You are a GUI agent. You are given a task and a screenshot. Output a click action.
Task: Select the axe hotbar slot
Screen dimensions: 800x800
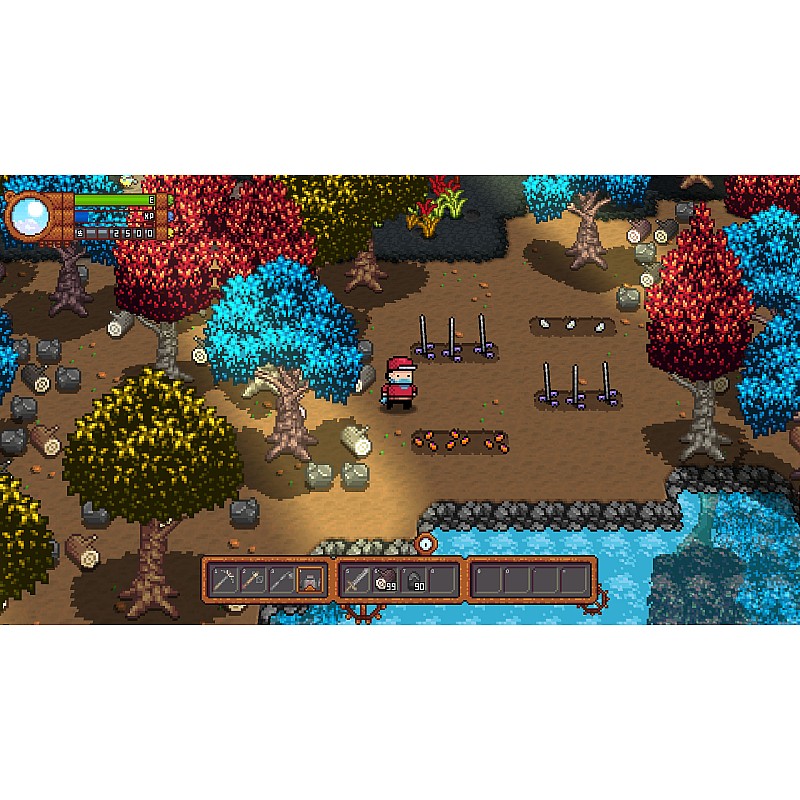(253, 579)
